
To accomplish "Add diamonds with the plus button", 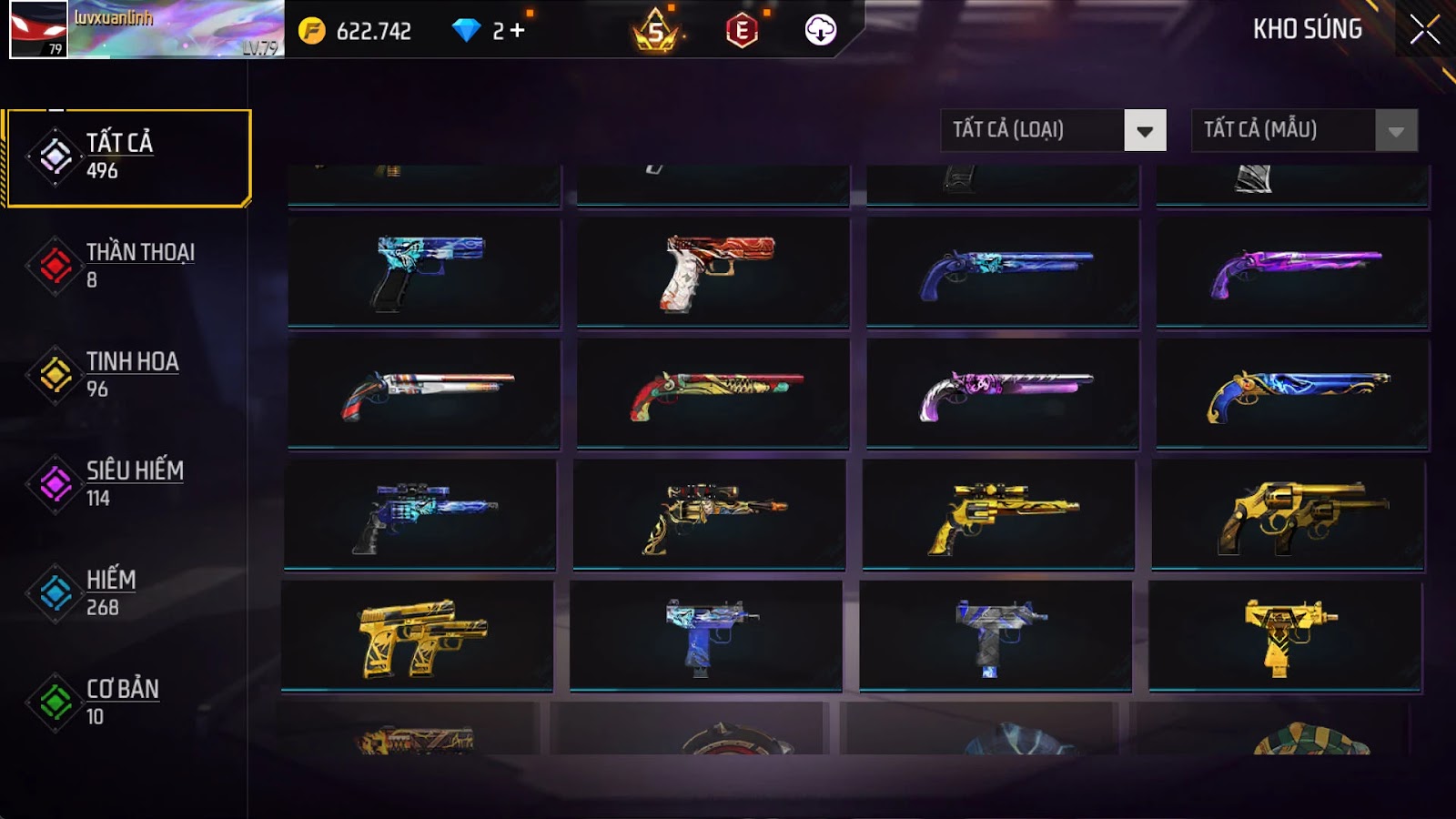I will pyautogui.click(x=518, y=31).
